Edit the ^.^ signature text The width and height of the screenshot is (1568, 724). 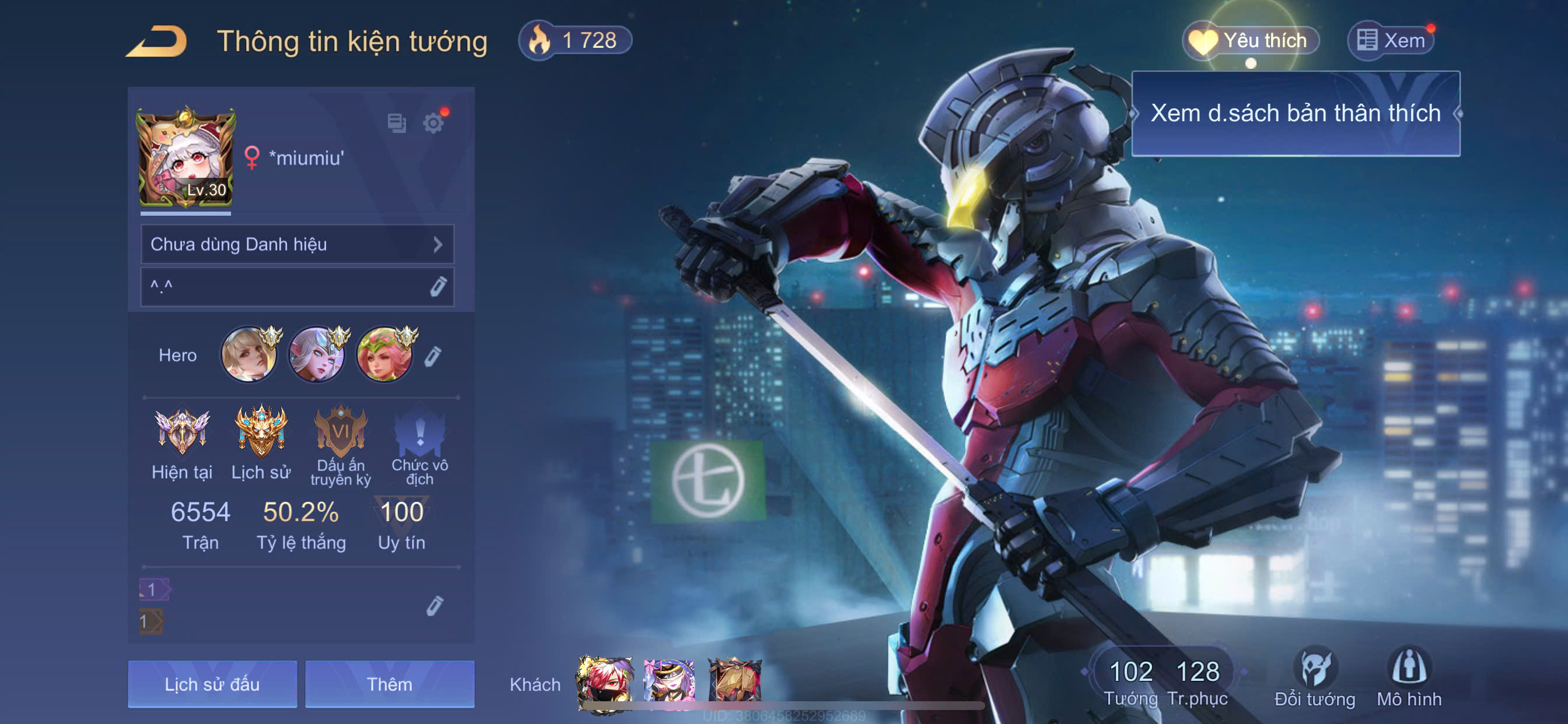tap(438, 286)
